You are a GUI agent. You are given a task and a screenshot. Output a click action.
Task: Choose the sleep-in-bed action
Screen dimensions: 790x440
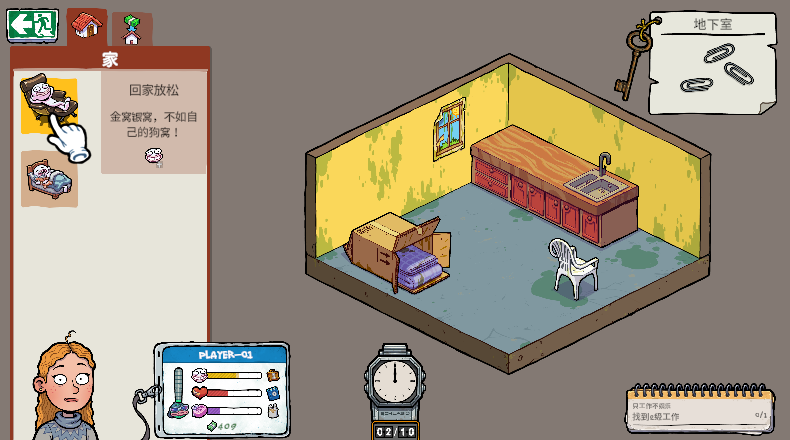click(49, 178)
